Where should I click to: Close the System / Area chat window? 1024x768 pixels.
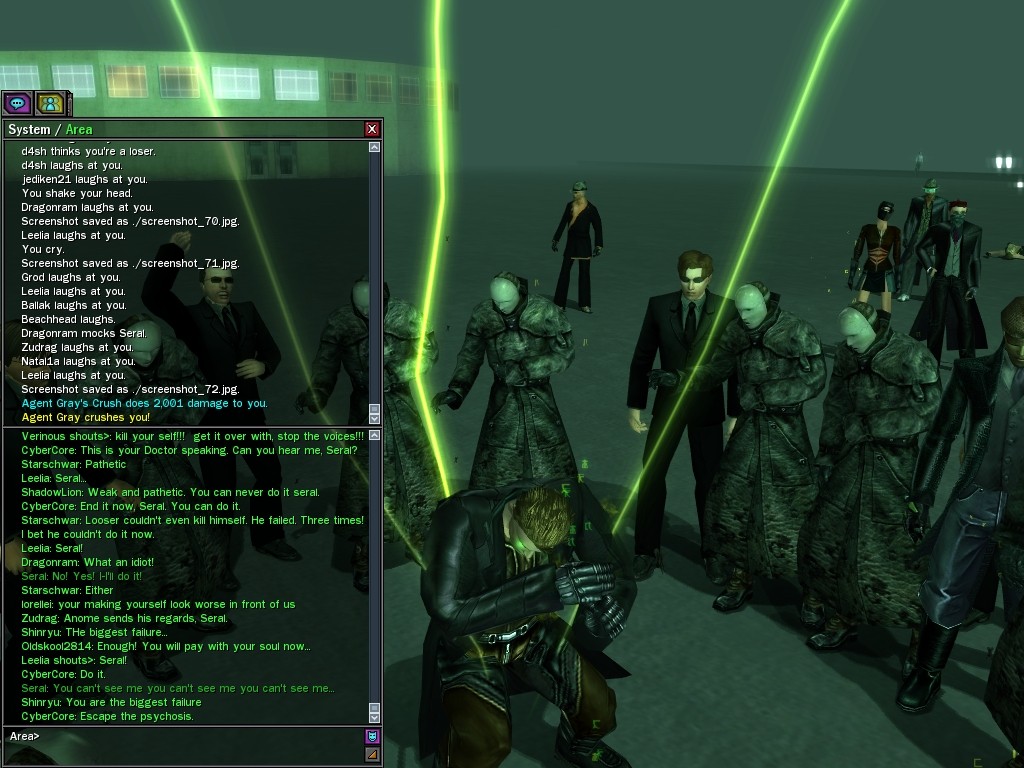[372, 129]
